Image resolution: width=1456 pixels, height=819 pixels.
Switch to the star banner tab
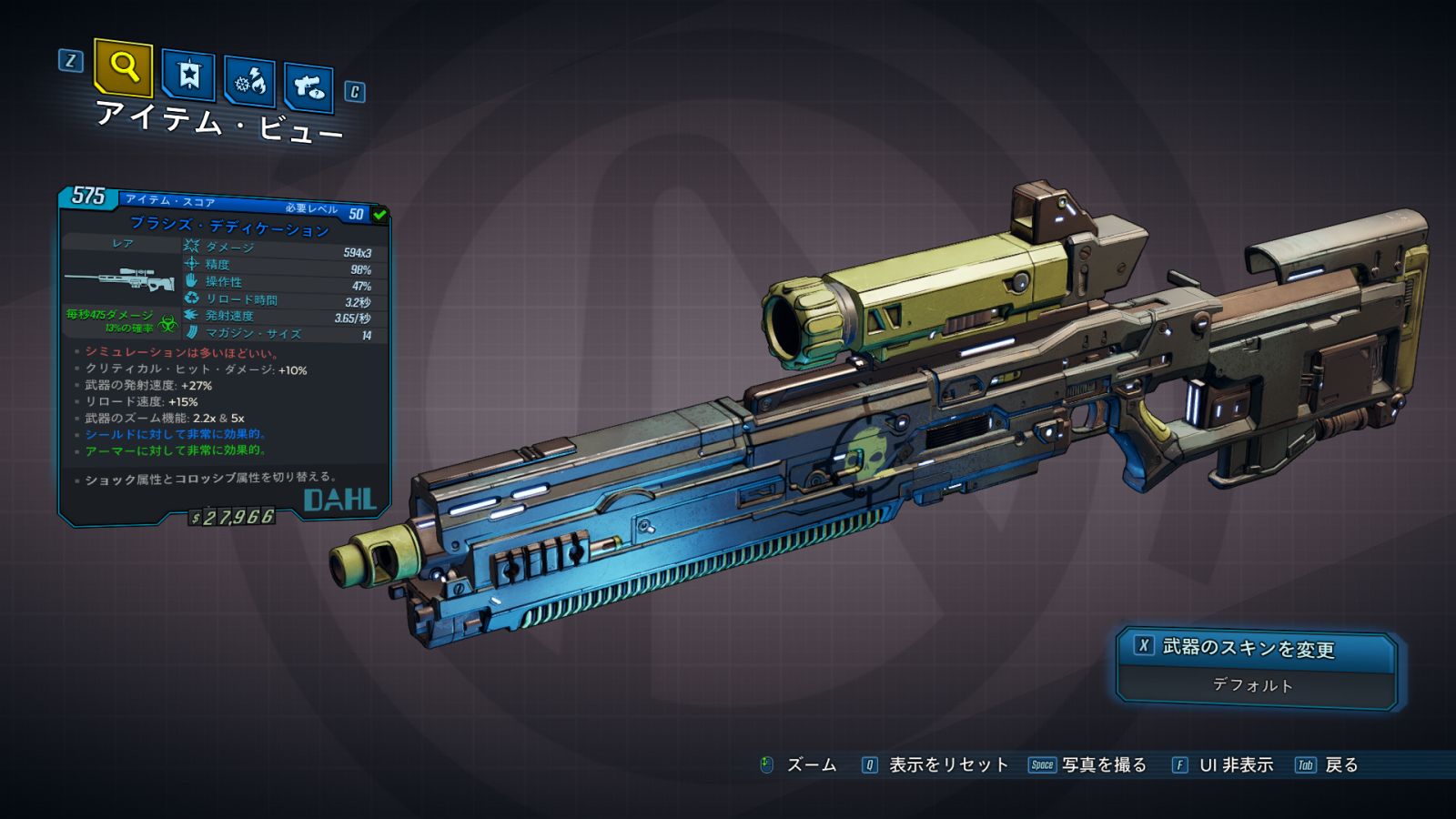[x=188, y=75]
